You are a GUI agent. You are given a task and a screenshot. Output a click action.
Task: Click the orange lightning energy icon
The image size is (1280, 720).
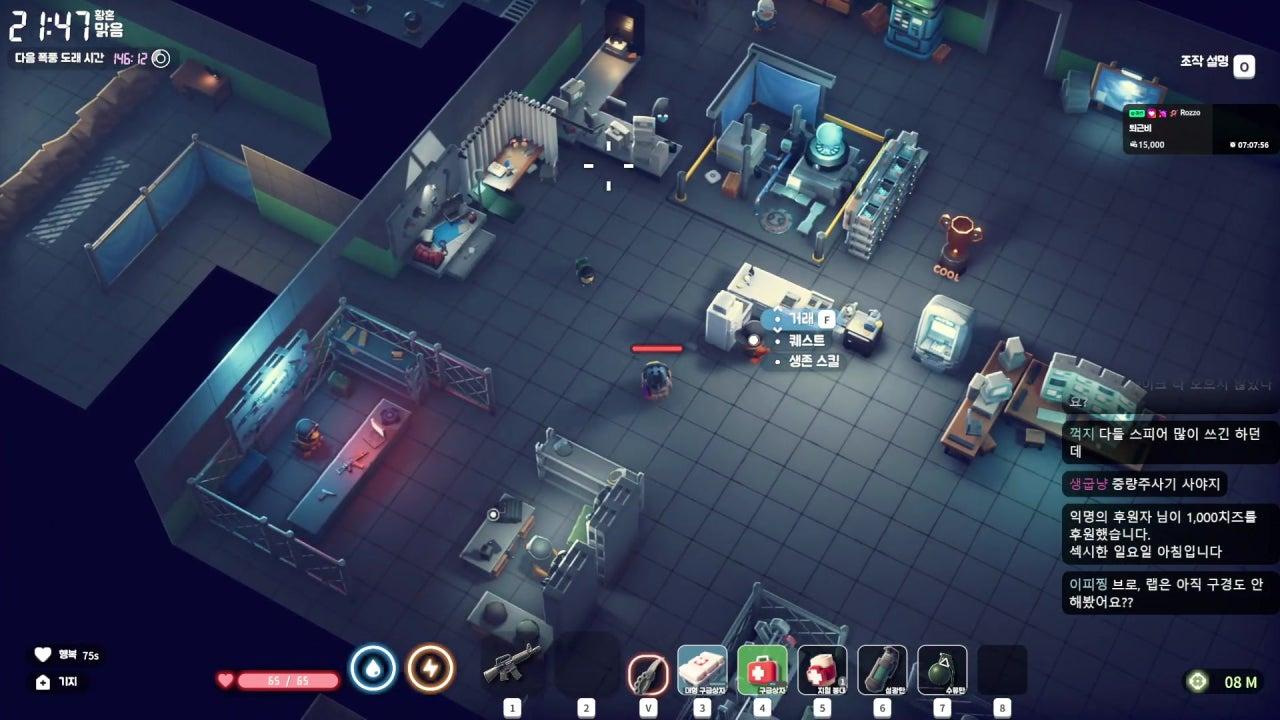(x=431, y=669)
